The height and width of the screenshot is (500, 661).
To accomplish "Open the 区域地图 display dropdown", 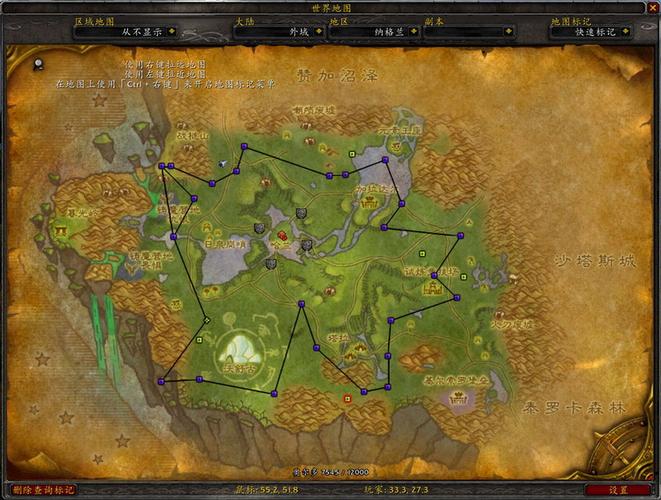I will click(x=171, y=31).
